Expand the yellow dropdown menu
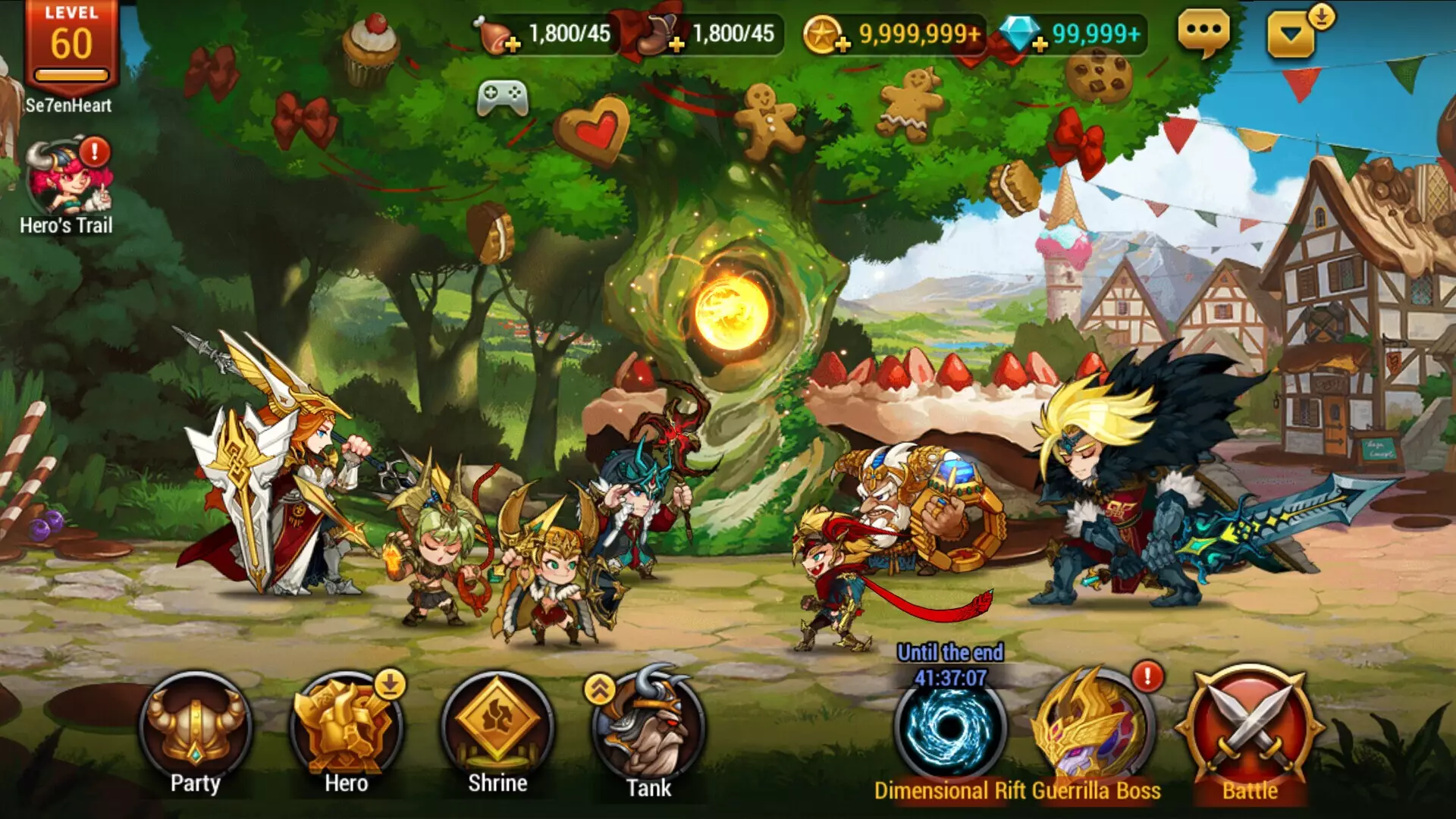This screenshot has height=819, width=1456. click(x=1291, y=34)
